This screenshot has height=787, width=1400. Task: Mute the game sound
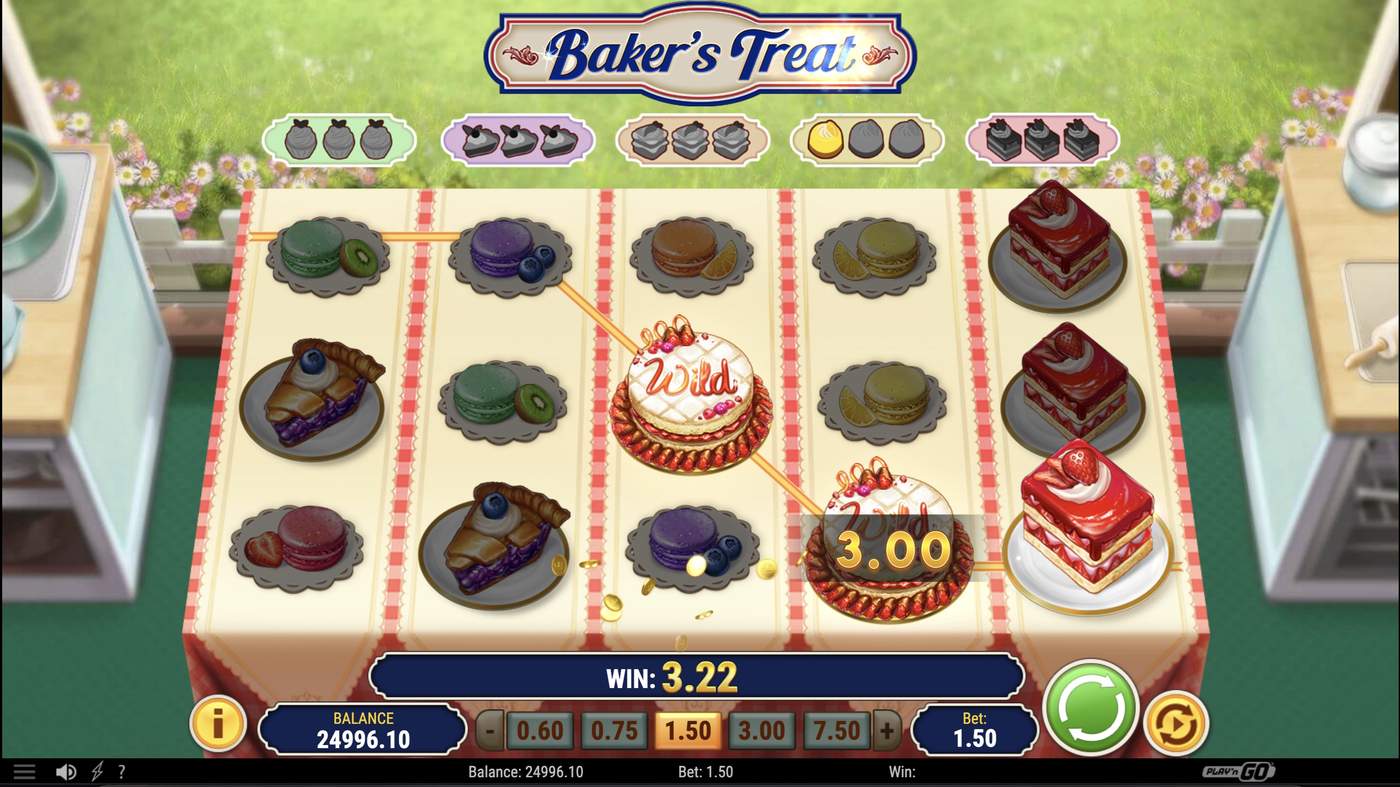pos(66,771)
